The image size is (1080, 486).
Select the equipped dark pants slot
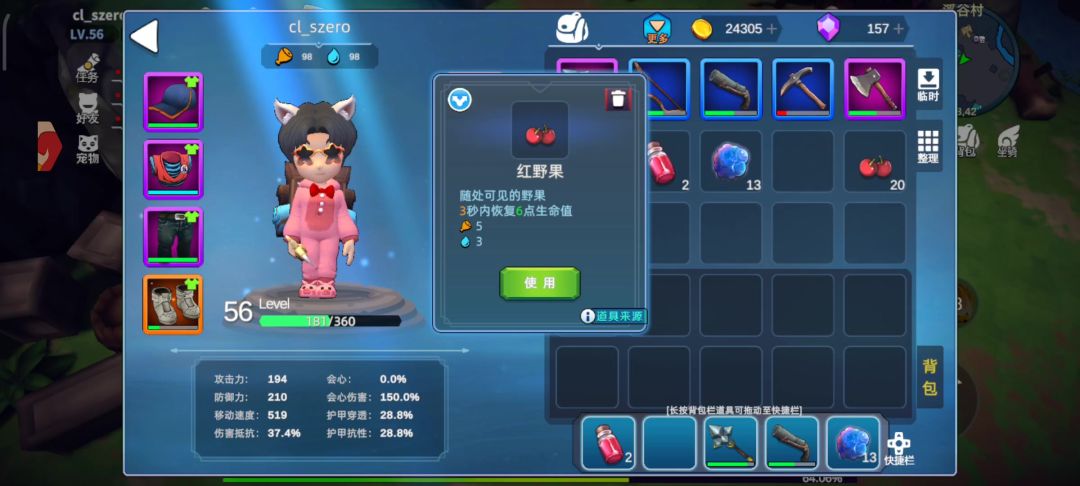tap(173, 237)
